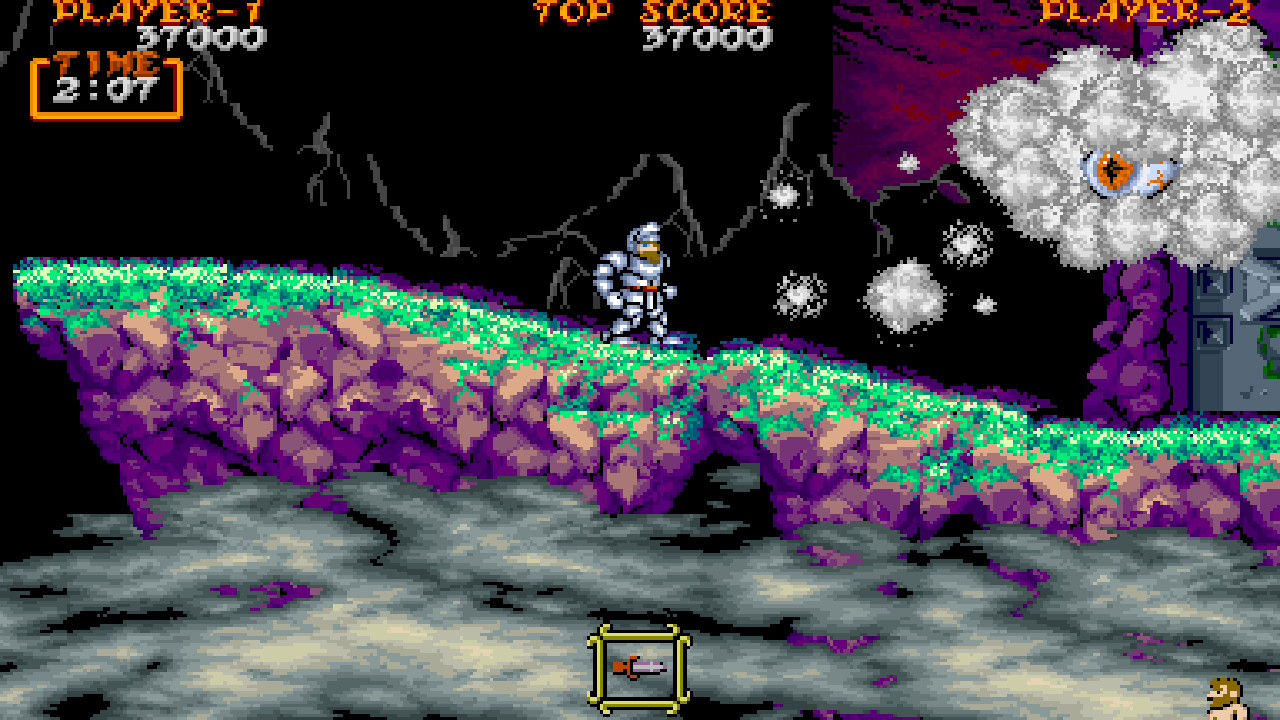Select the dagger weapon slot
This screenshot has height=720, width=1280.
tap(640, 666)
